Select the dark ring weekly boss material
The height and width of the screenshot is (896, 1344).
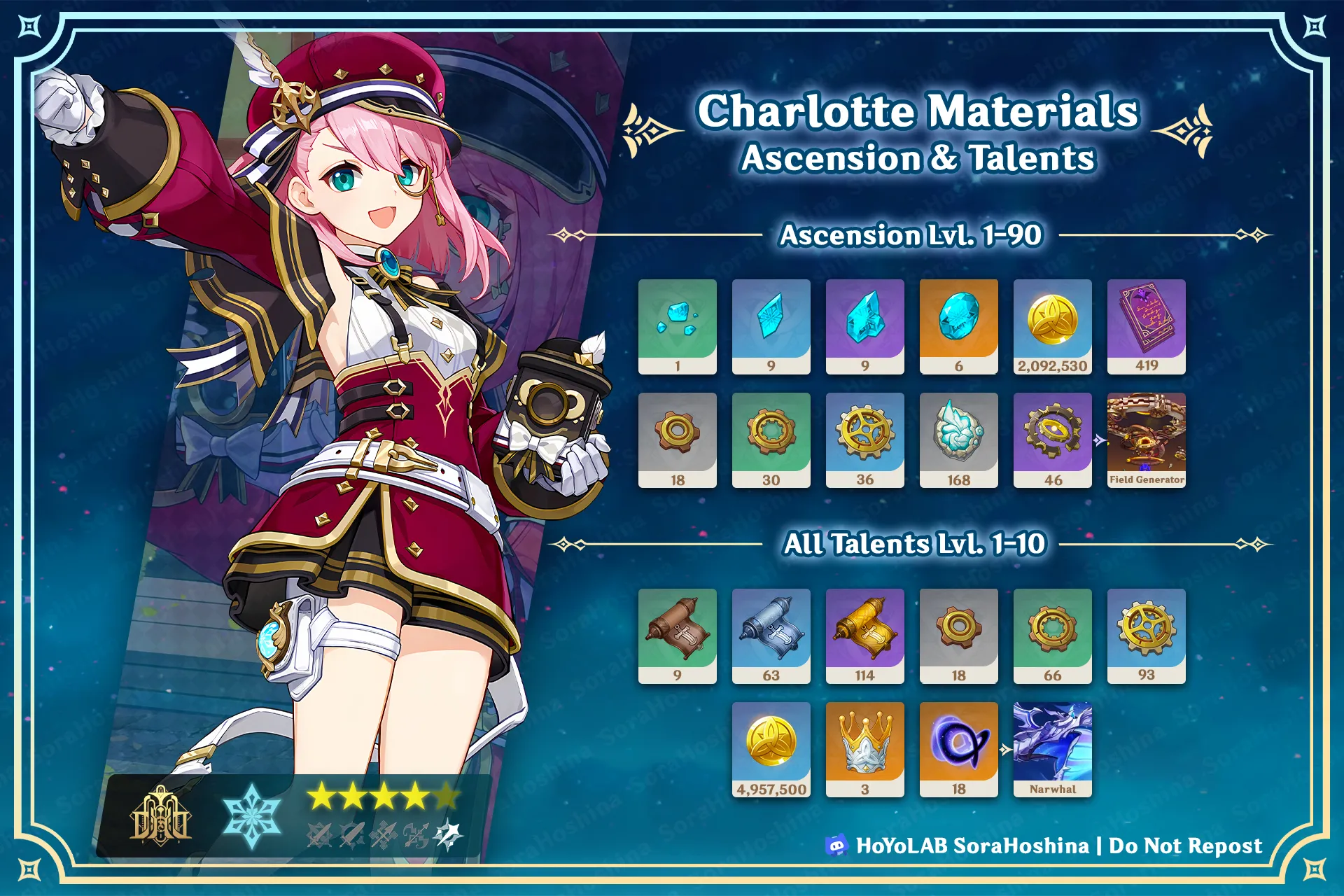958,749
